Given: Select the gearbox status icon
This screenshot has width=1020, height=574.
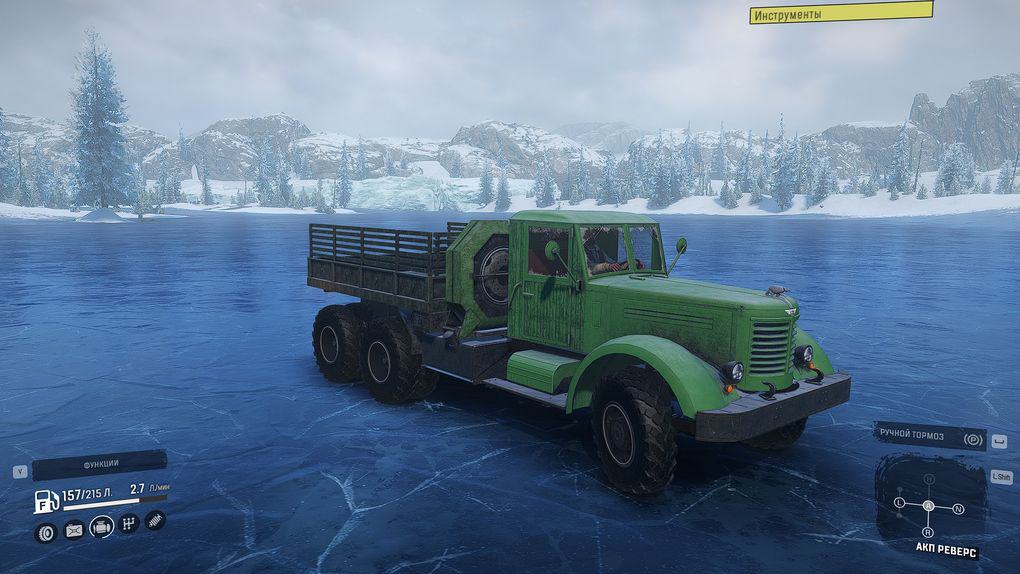Looking at the screenshot, I should point(129,523).
